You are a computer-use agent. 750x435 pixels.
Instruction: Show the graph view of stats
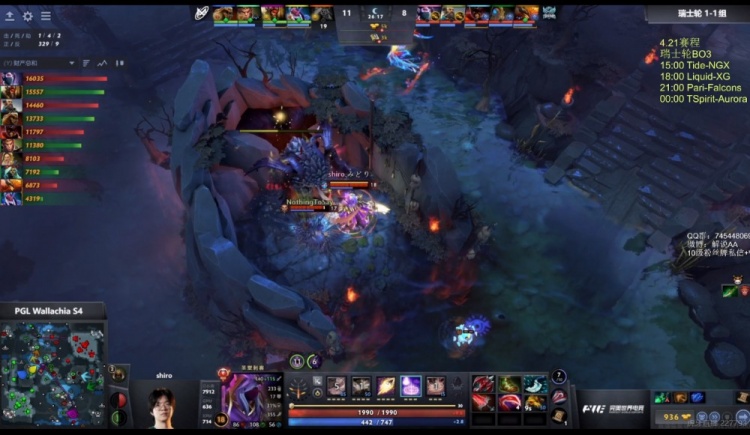coord(102,63)
